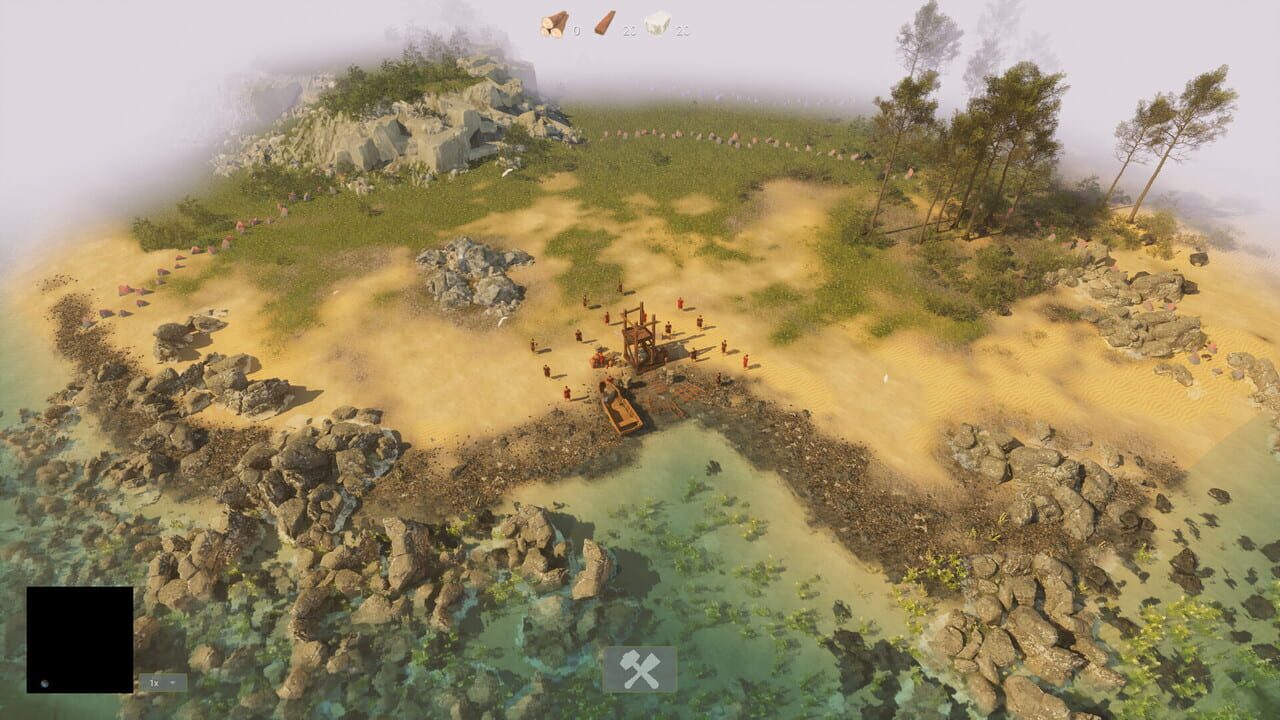Open the game speed dropdown arrow

173,684
